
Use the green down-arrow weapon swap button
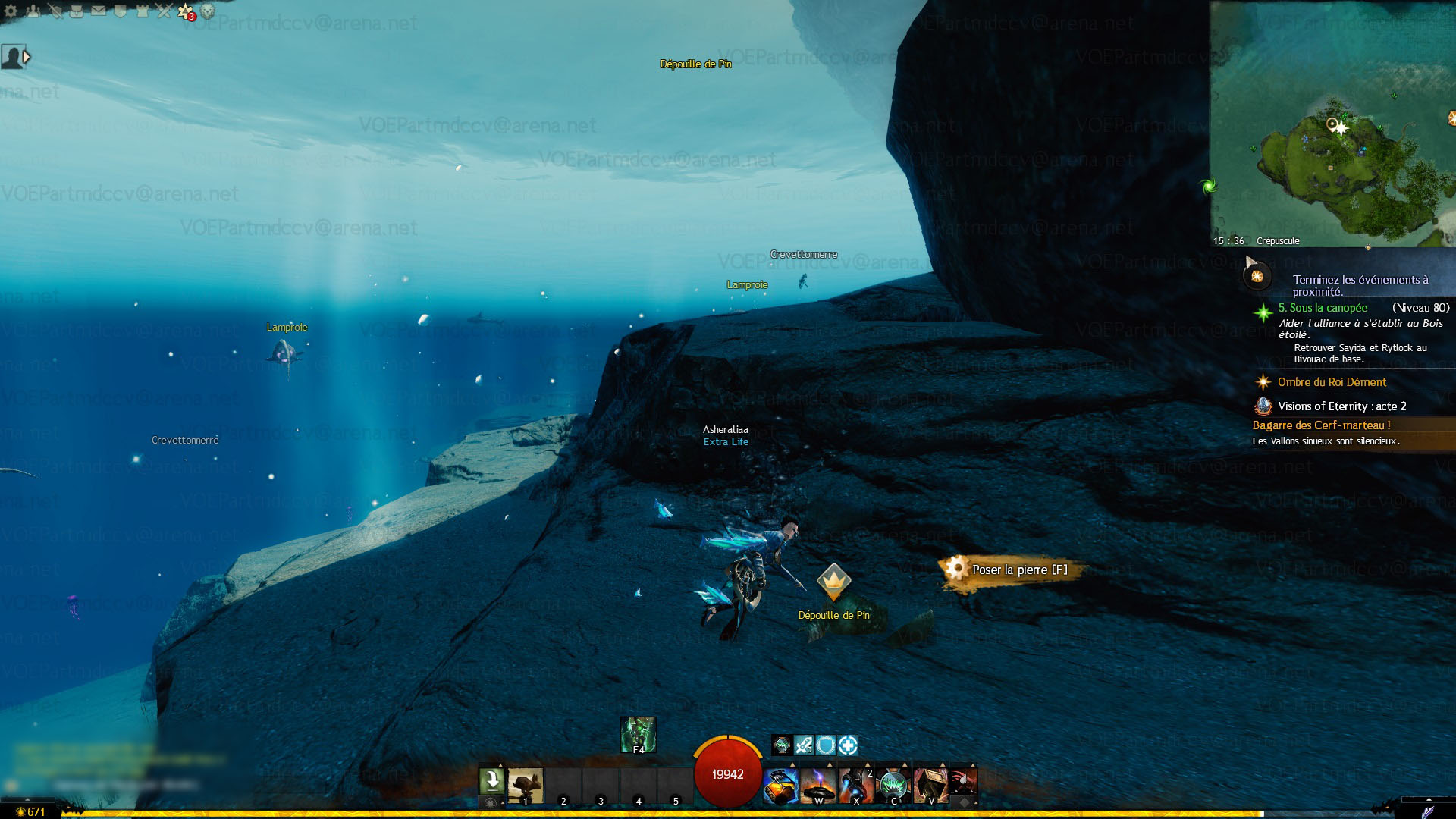(x=491, y=780)
